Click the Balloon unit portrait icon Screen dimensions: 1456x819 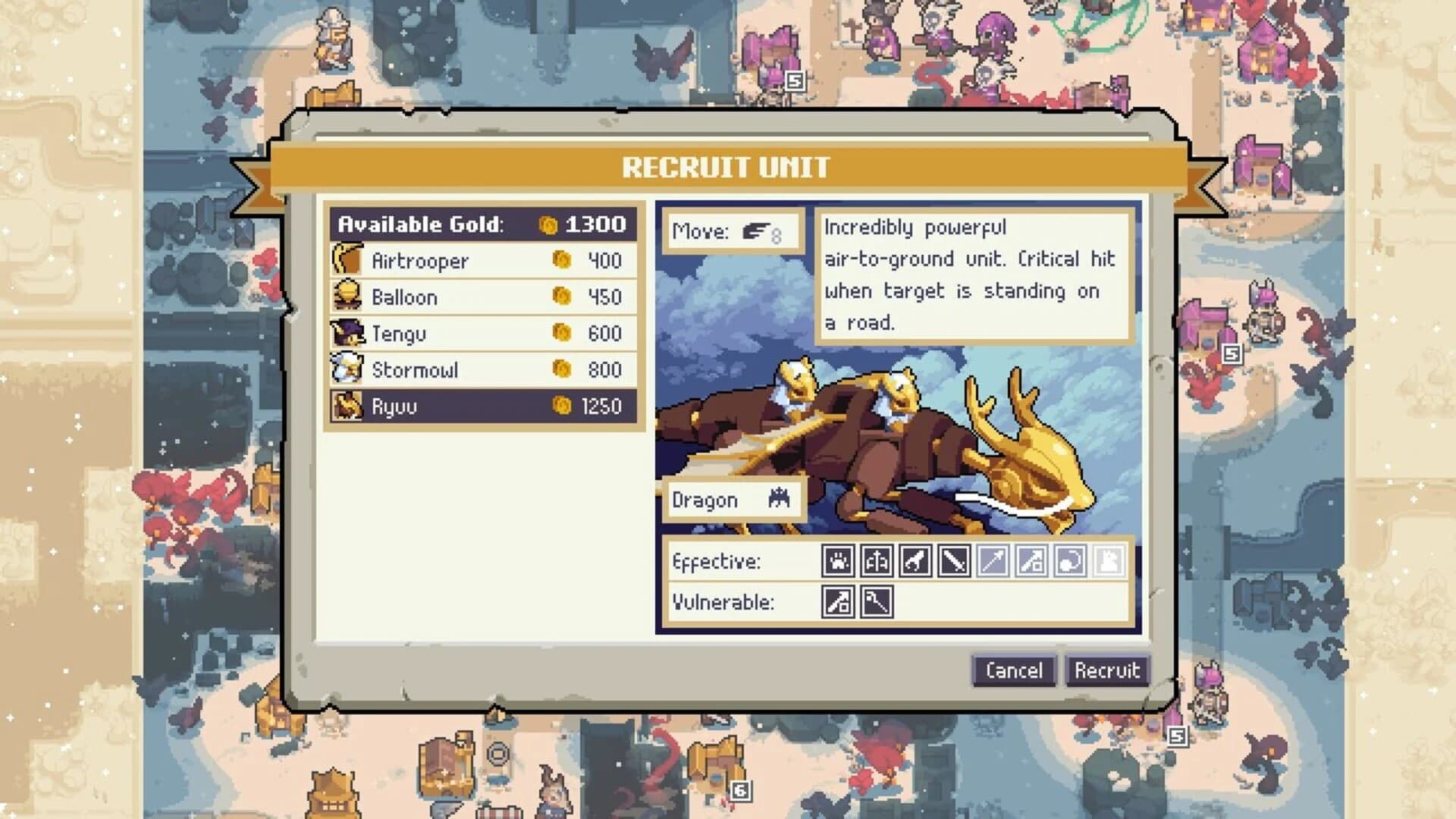[x=348, y=297]
